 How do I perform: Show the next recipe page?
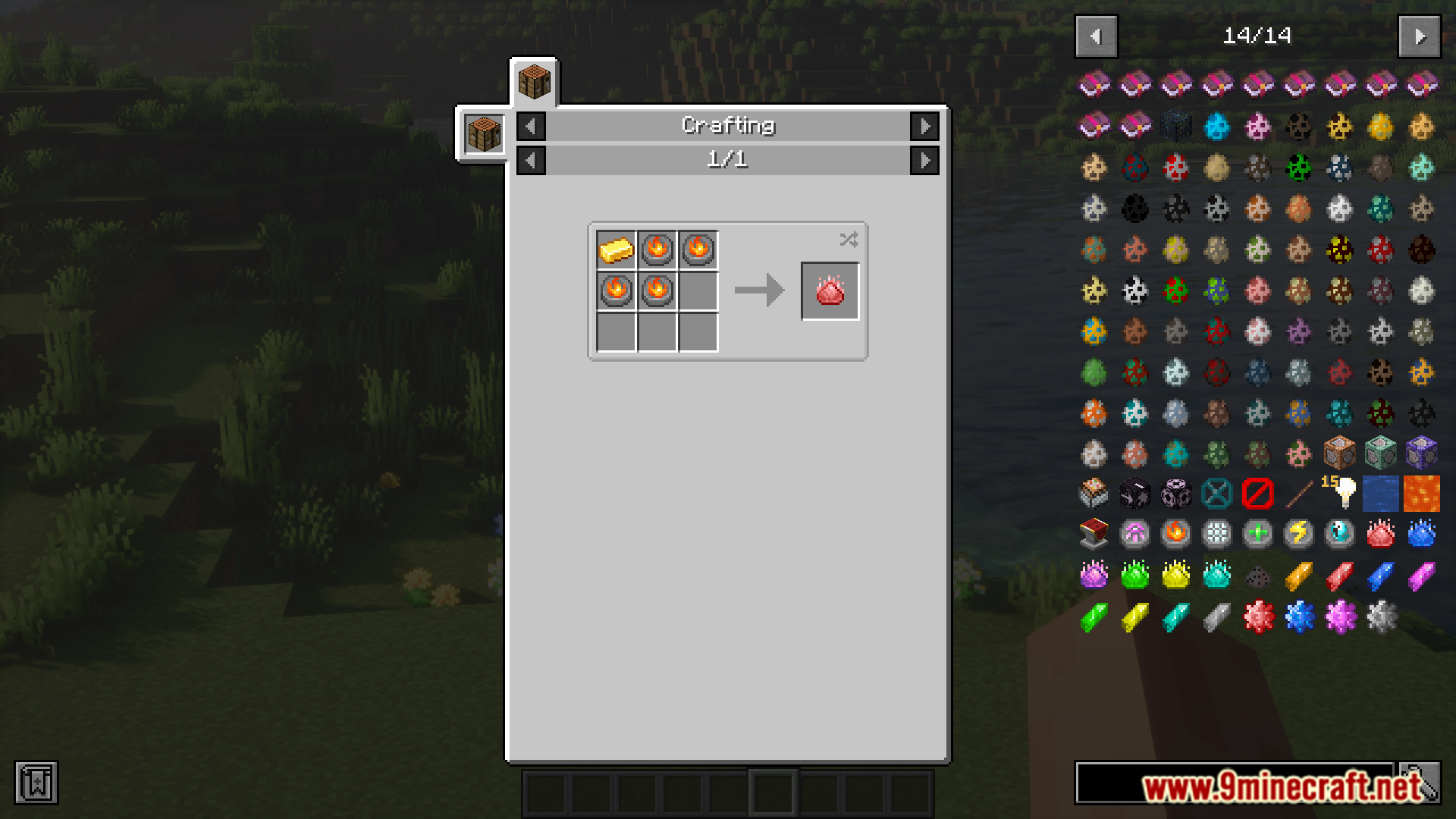click(x=924, y=160)
